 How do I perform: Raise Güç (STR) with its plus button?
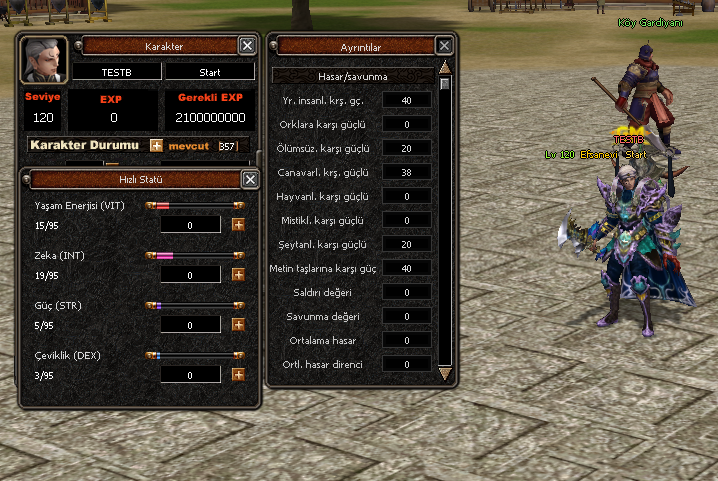238,324
